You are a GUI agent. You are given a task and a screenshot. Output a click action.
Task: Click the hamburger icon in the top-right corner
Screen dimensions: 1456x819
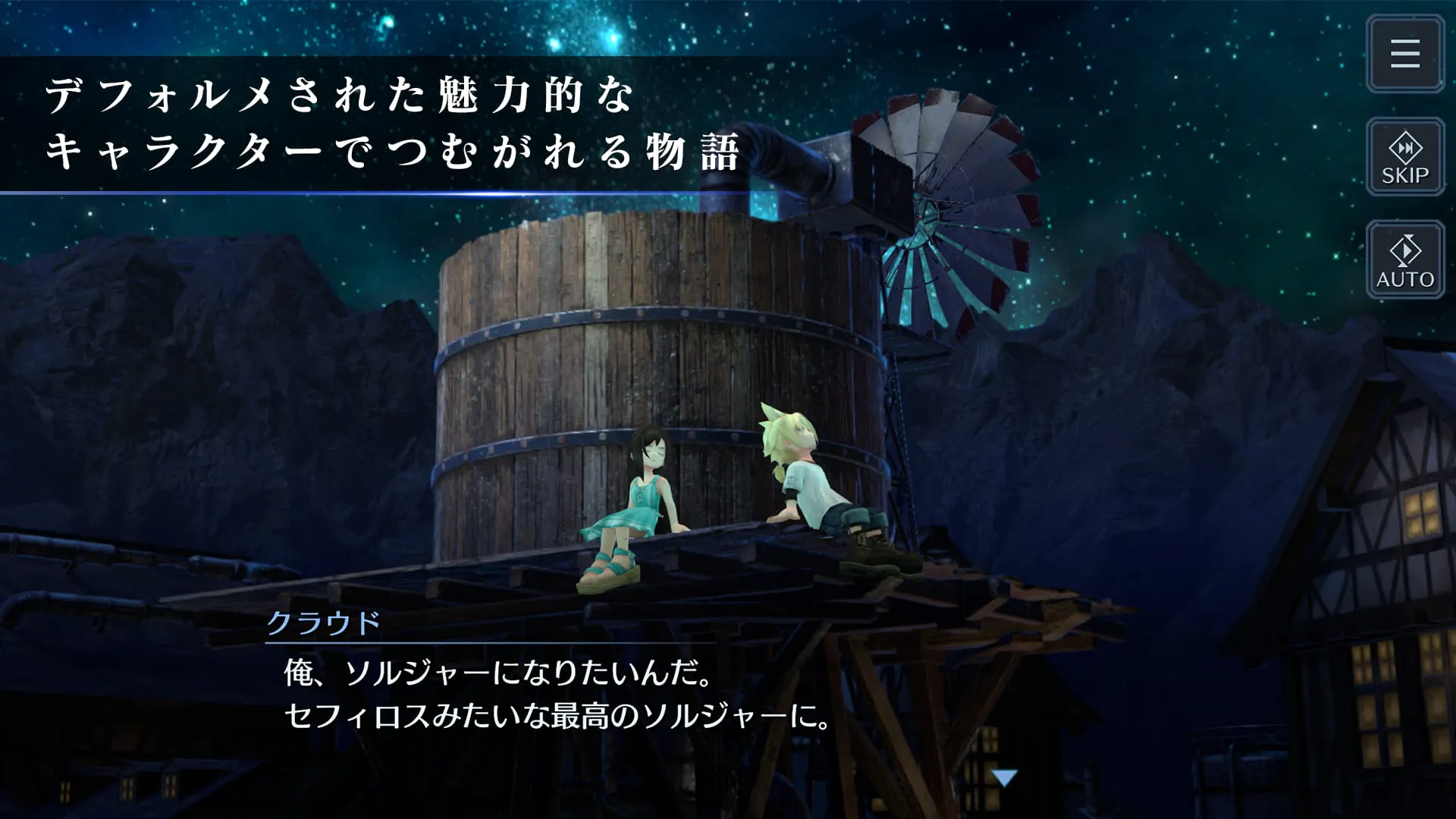click(x=1404, y=54)
